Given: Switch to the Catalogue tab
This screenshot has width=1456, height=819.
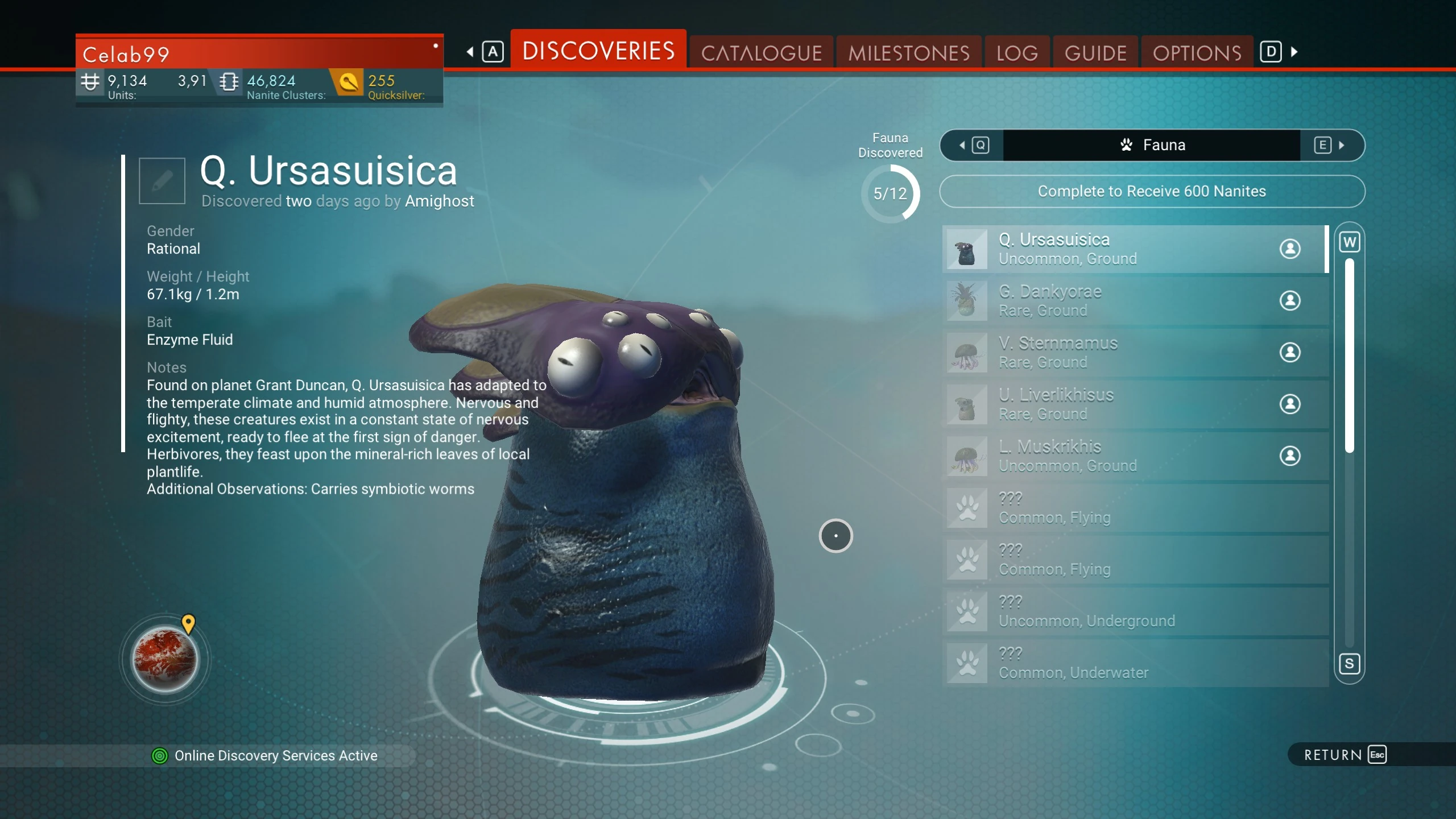Looking at the screenshot, I should tap(761, 53).
